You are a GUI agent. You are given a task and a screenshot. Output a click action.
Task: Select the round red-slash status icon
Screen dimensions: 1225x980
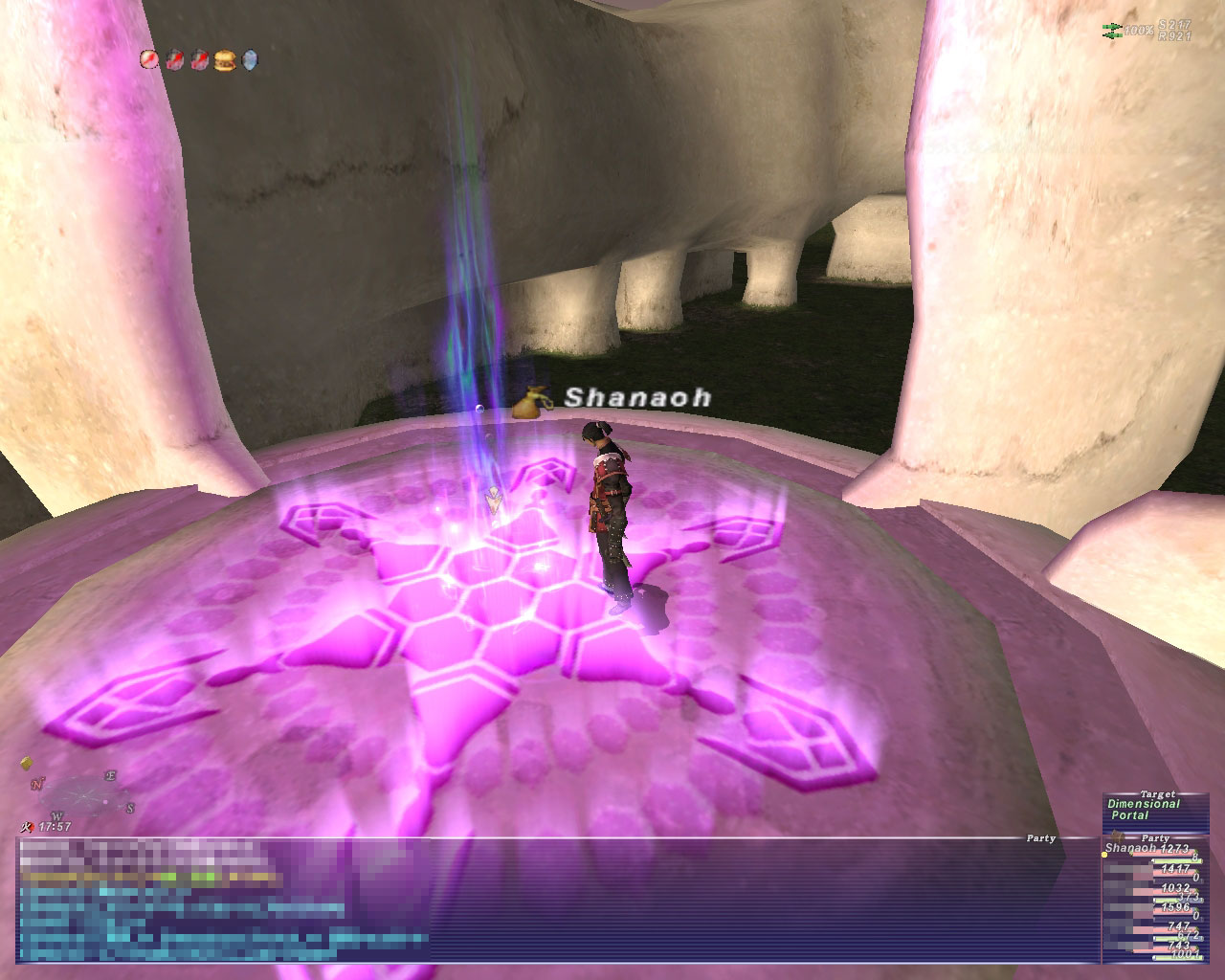(x=149, y=60)
